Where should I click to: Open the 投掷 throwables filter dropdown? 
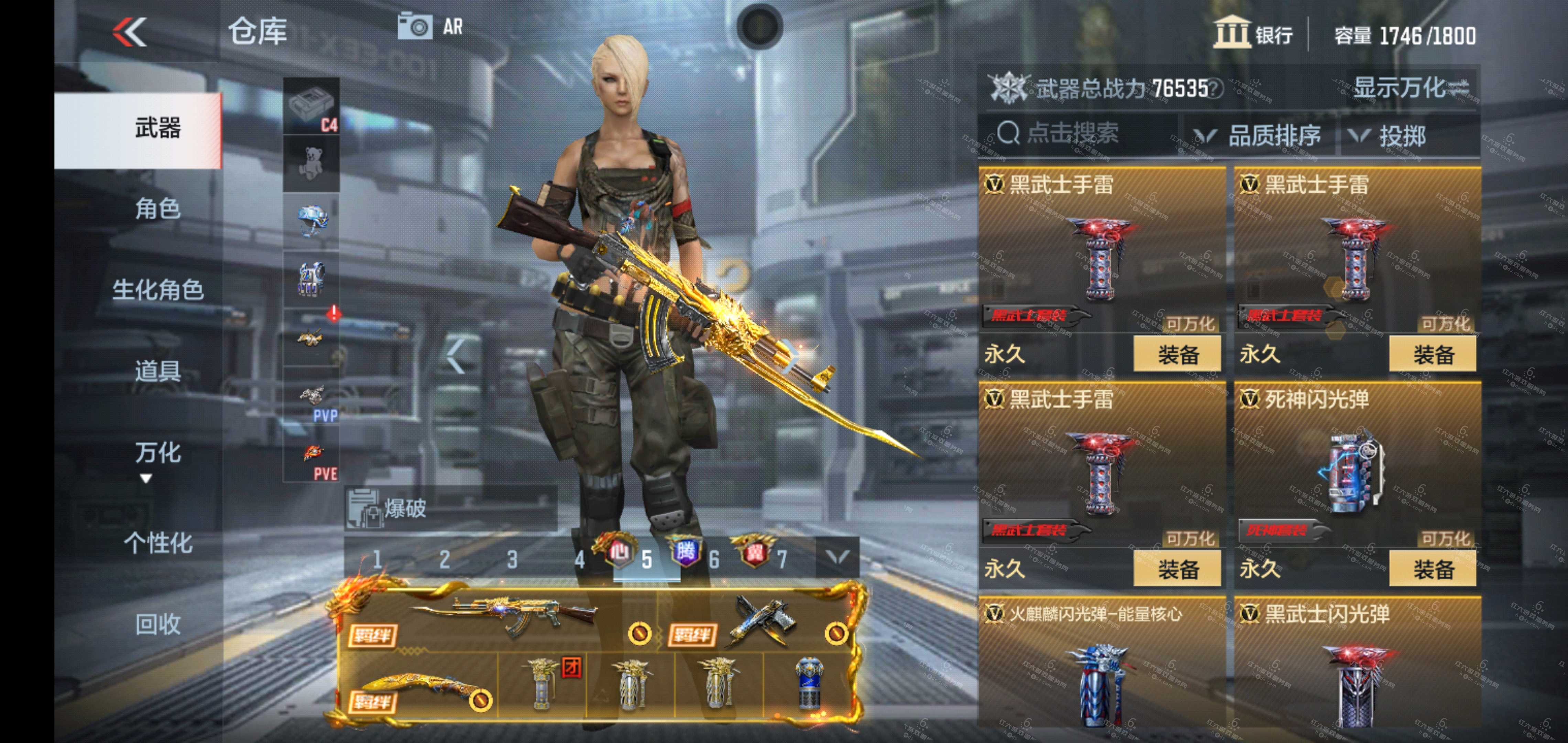1388,136
